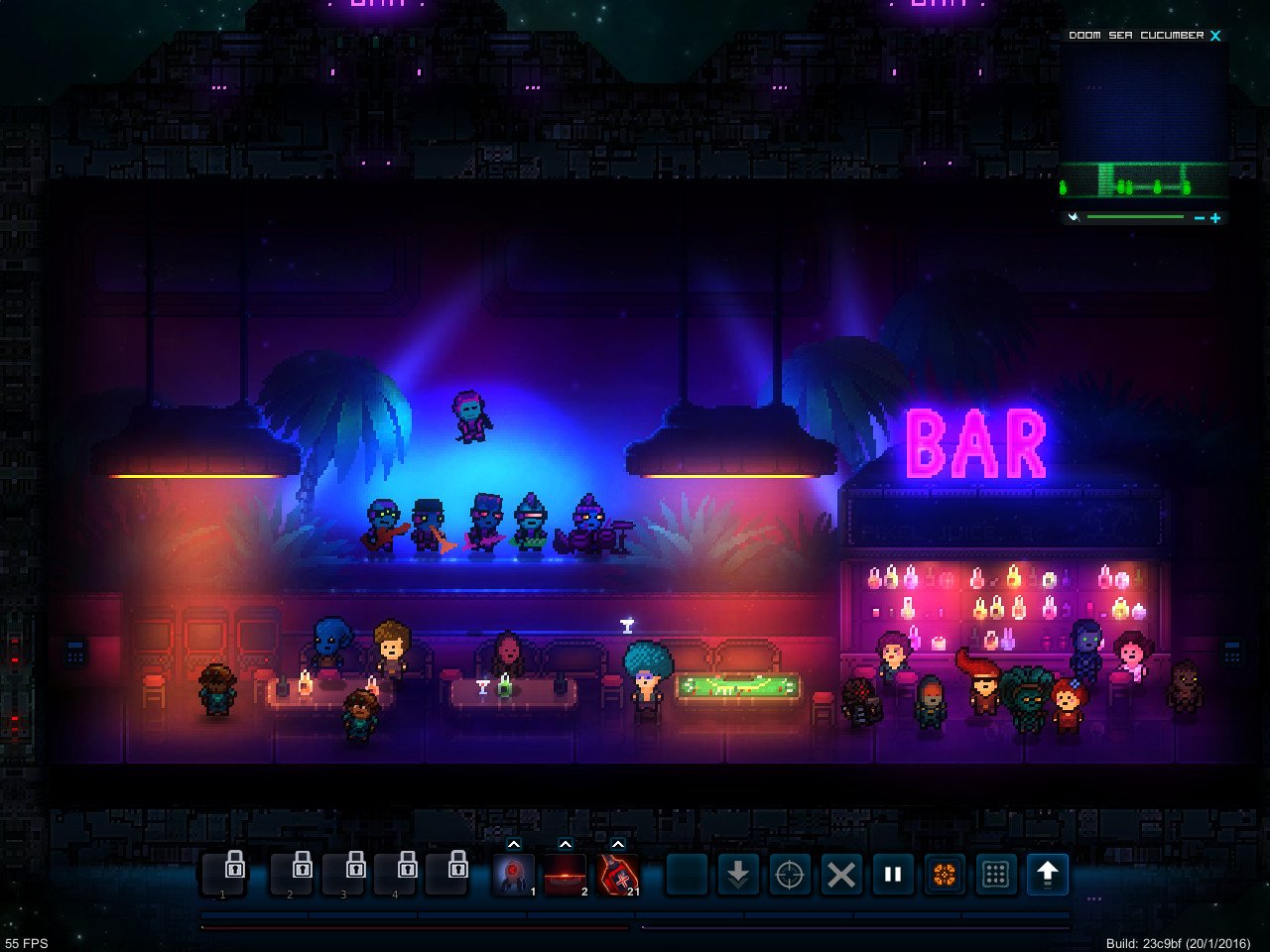Adjust the minimap zoom slider bar
Screen dimensions: 1270x952
[x=1134, y=216]
